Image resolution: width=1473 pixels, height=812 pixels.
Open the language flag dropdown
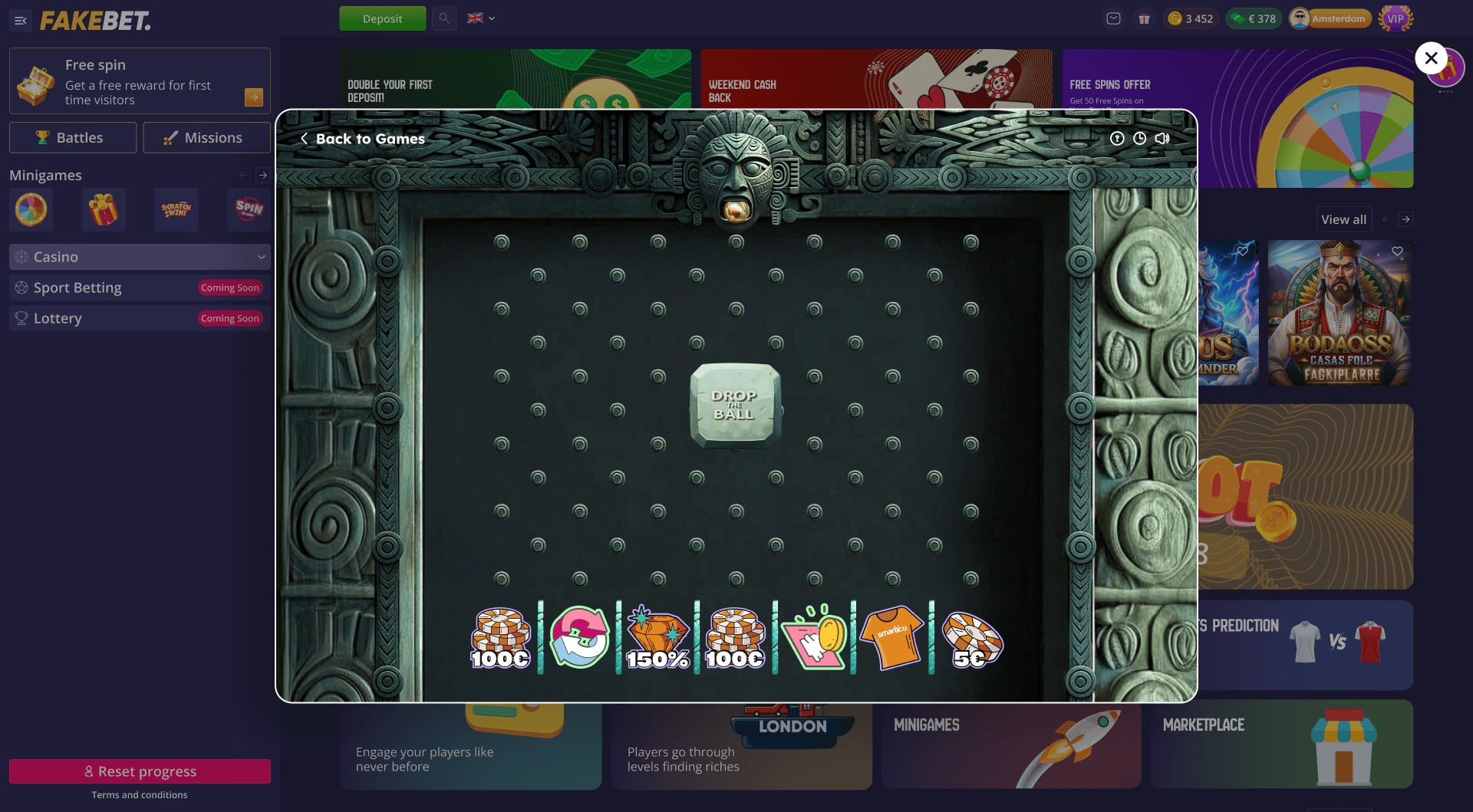(481, 18)
